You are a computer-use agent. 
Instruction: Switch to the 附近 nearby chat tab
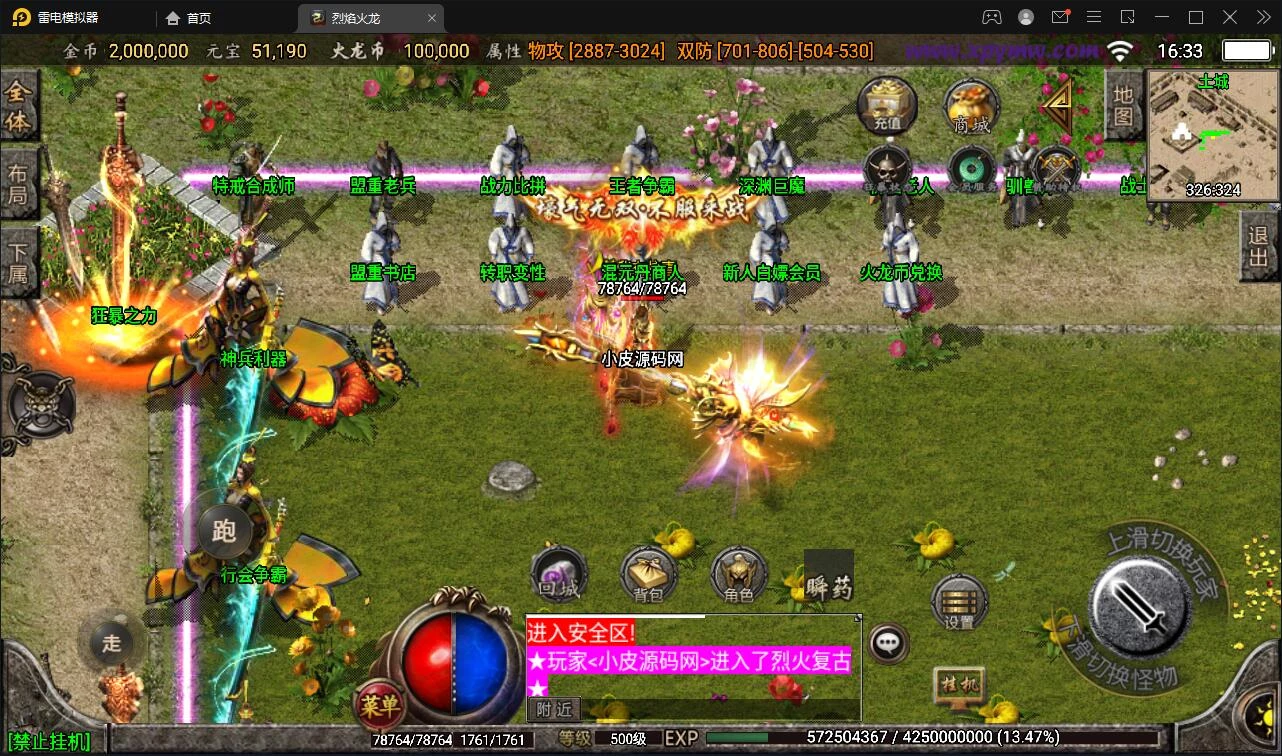553,709
